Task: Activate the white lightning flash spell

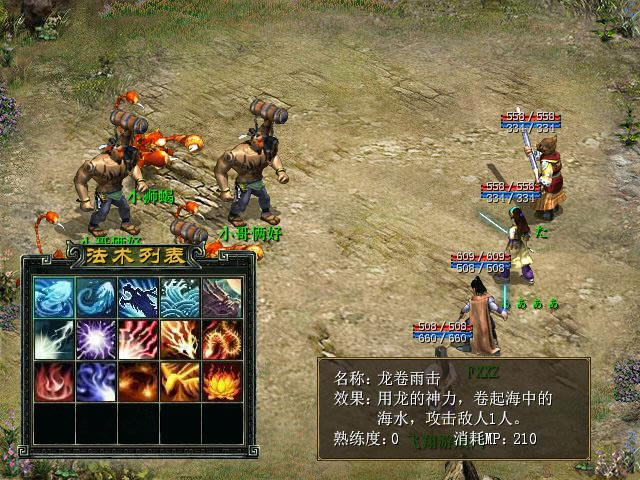Action: (51, 339)
